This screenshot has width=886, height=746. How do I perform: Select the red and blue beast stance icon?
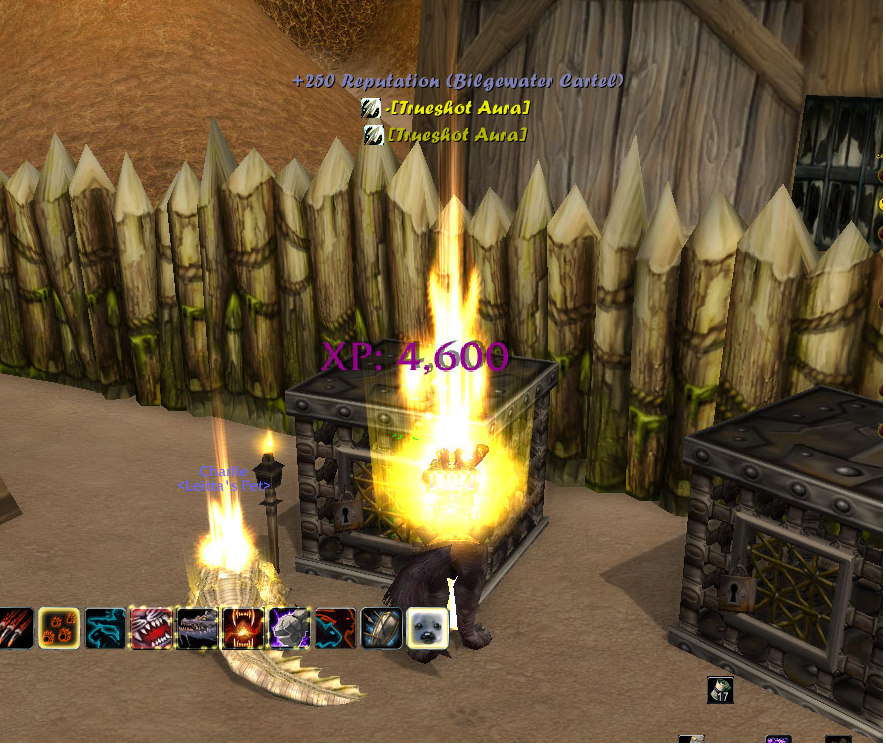tap(335, 628)
